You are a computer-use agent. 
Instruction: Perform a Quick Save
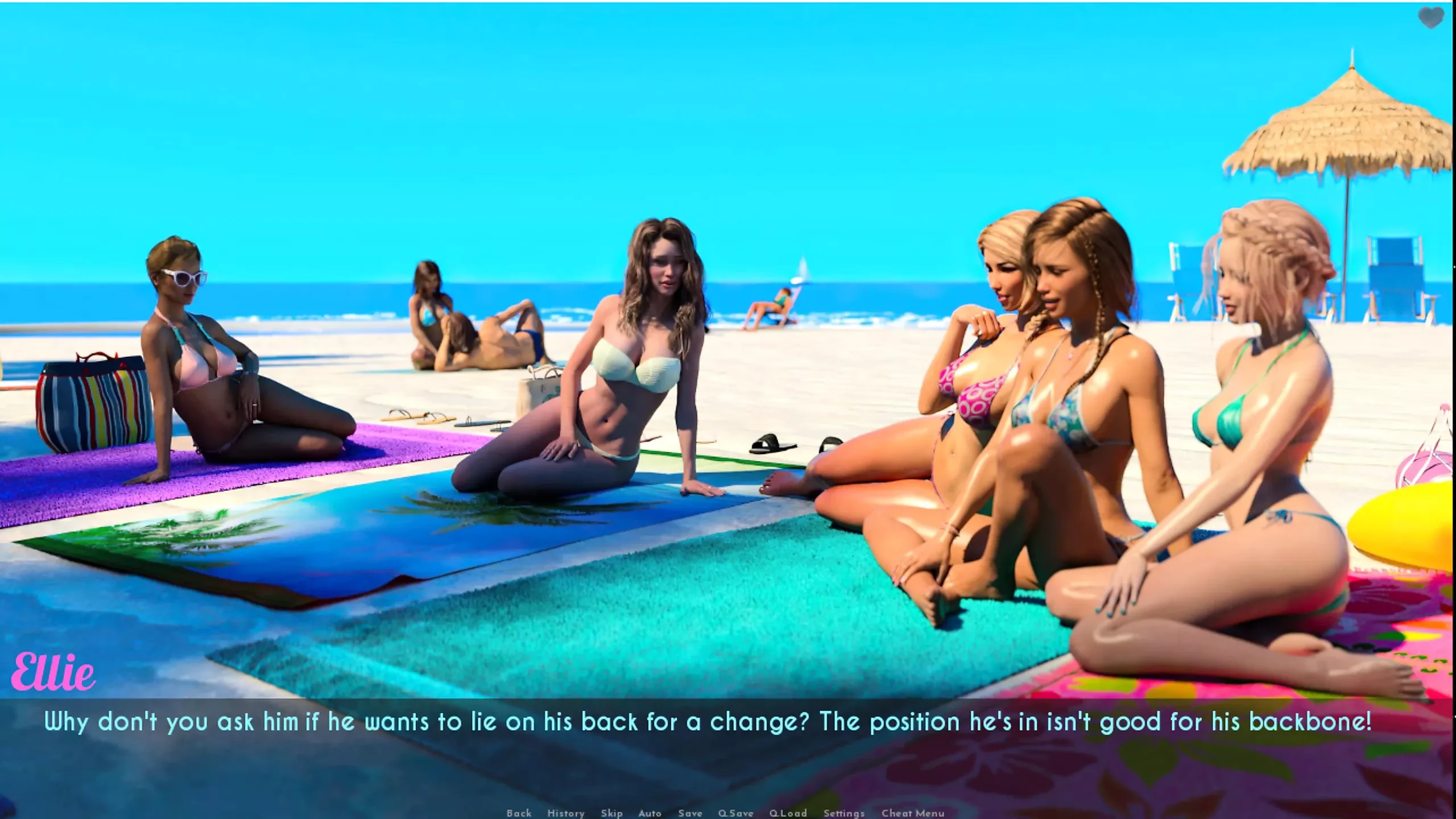pos(737,813)
